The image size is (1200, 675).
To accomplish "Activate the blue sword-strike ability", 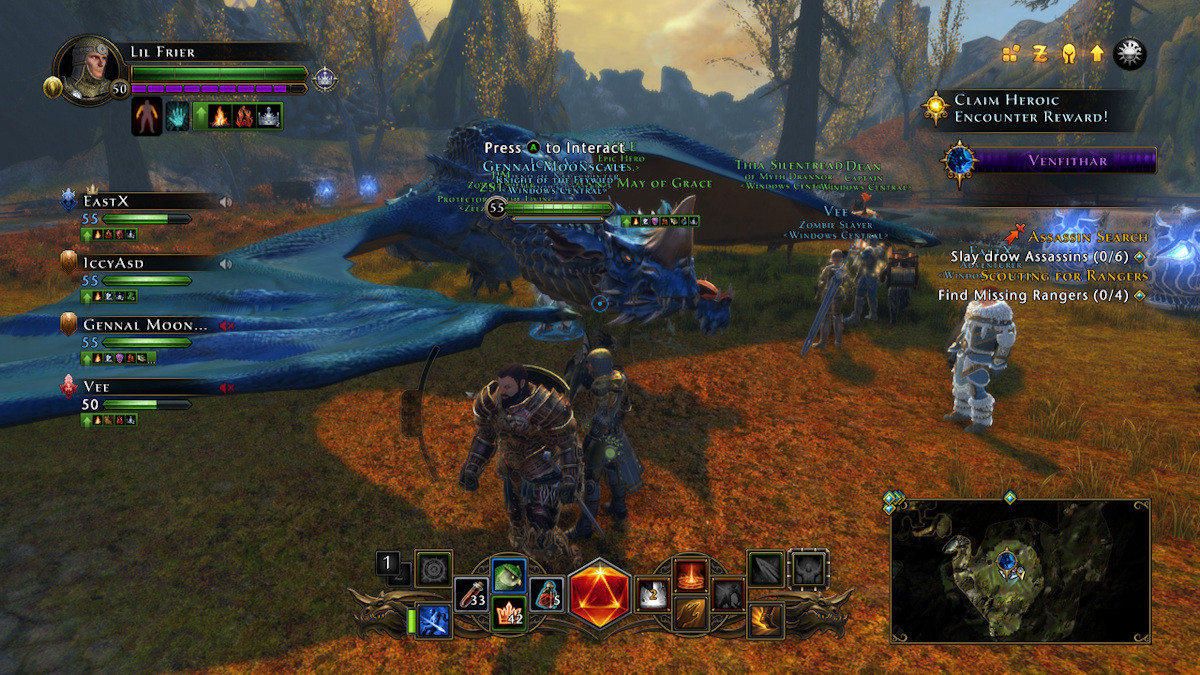I will (x=434, y=620).
